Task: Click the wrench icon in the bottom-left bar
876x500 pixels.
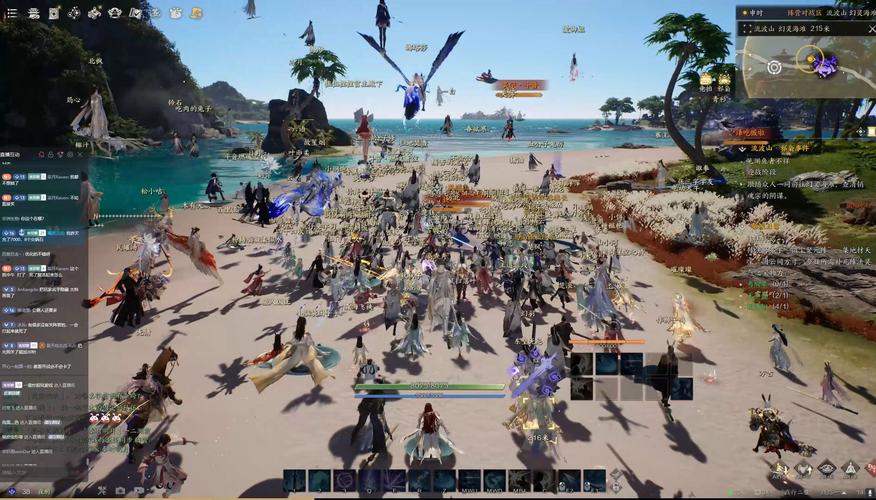Action: (101, 491)
